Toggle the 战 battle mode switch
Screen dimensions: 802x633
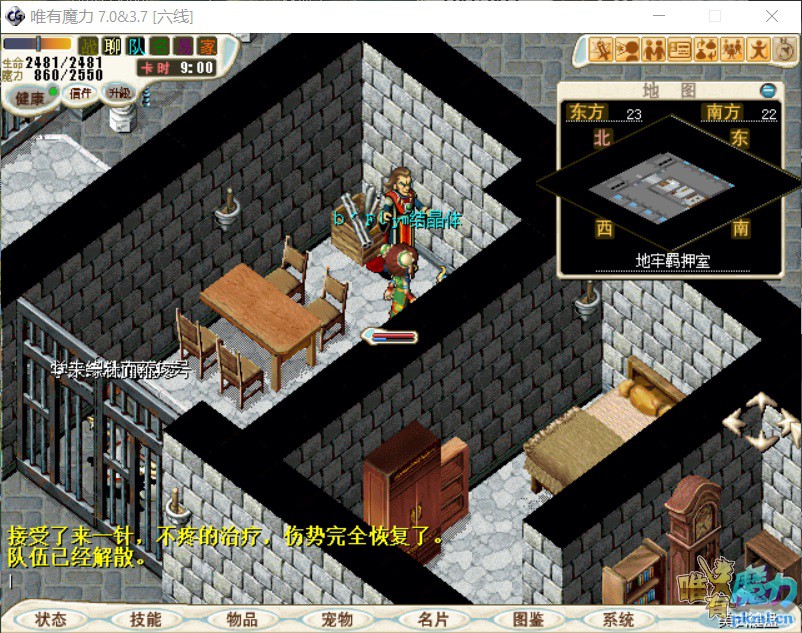pyautogui.click(x=89, y=46)
